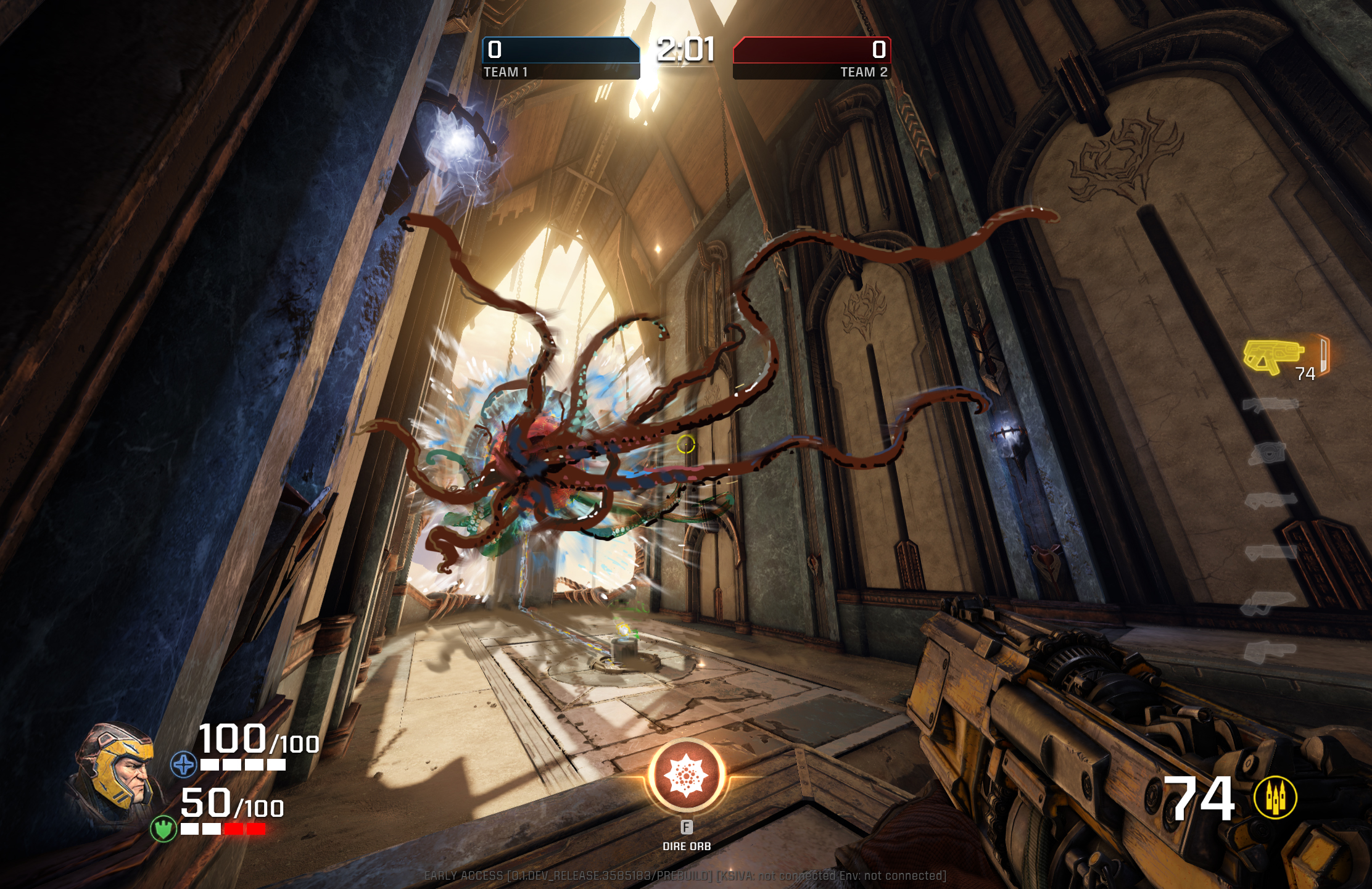Select the yellow machine gun weapon icon
1372x889 pixels.
click(1273, 355)
